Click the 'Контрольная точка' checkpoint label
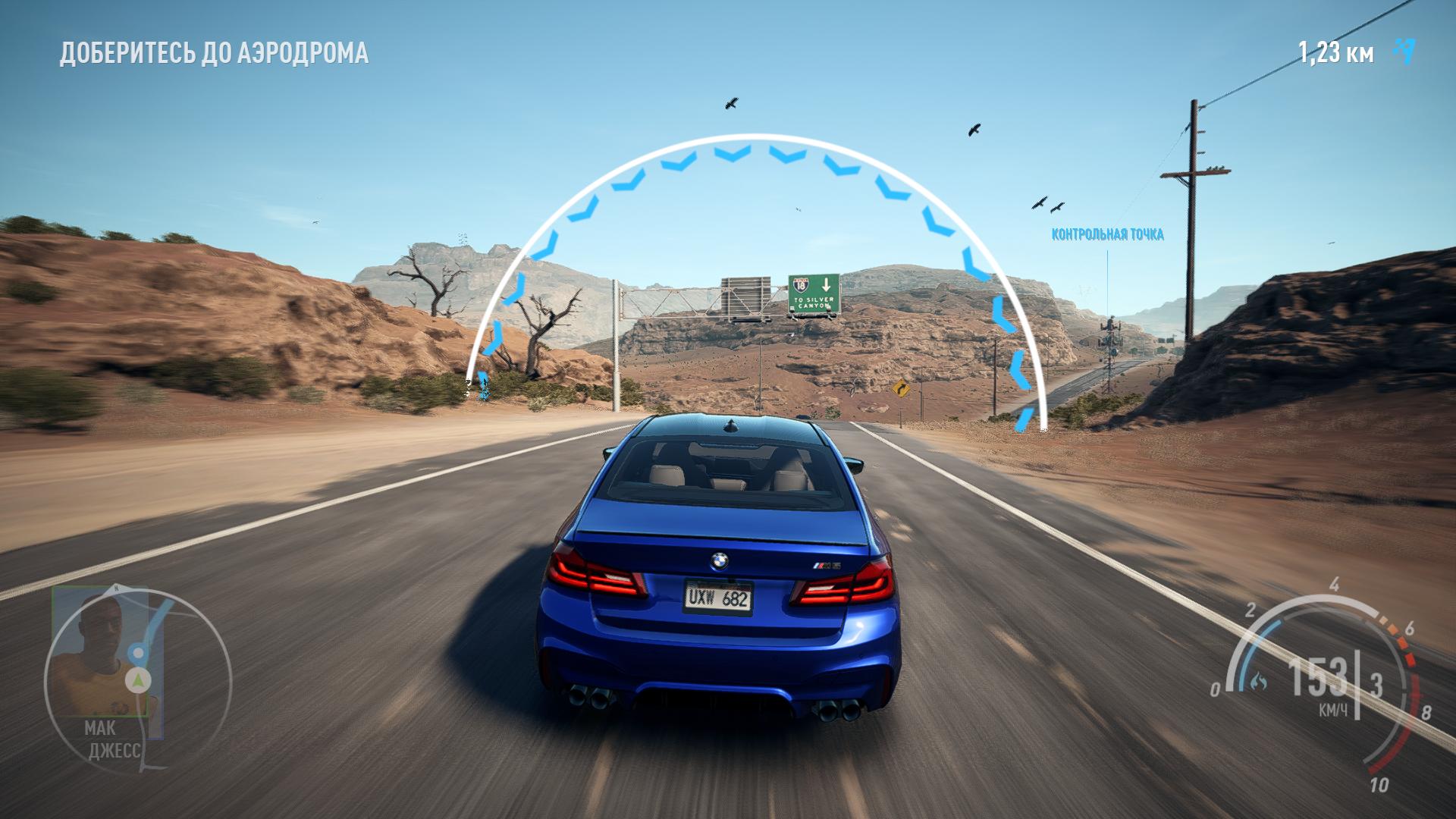Viewport: 1456px width, 819px height. point(1107,234)
